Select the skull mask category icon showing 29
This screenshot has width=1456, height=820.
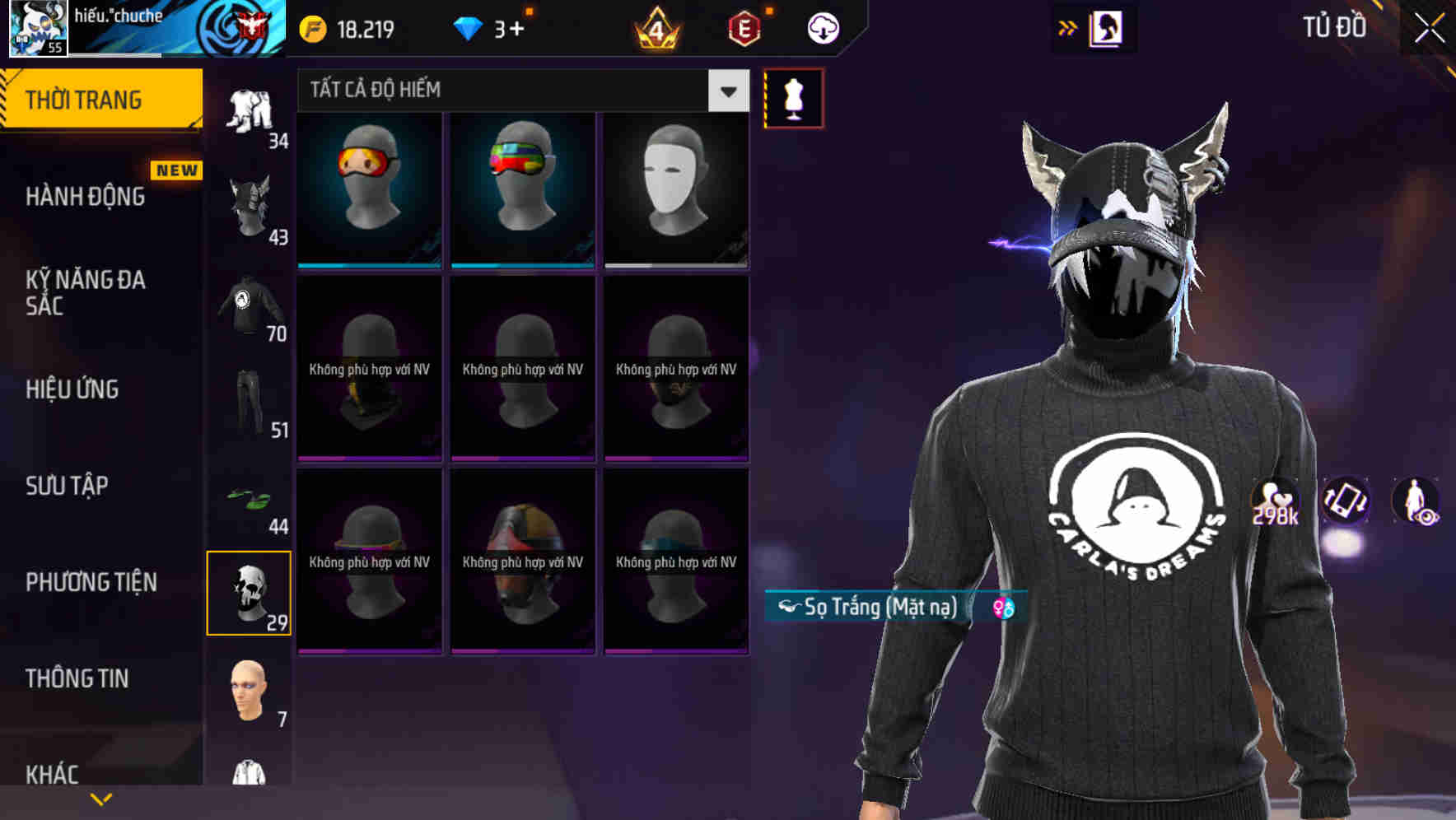(x=249, y=593)
